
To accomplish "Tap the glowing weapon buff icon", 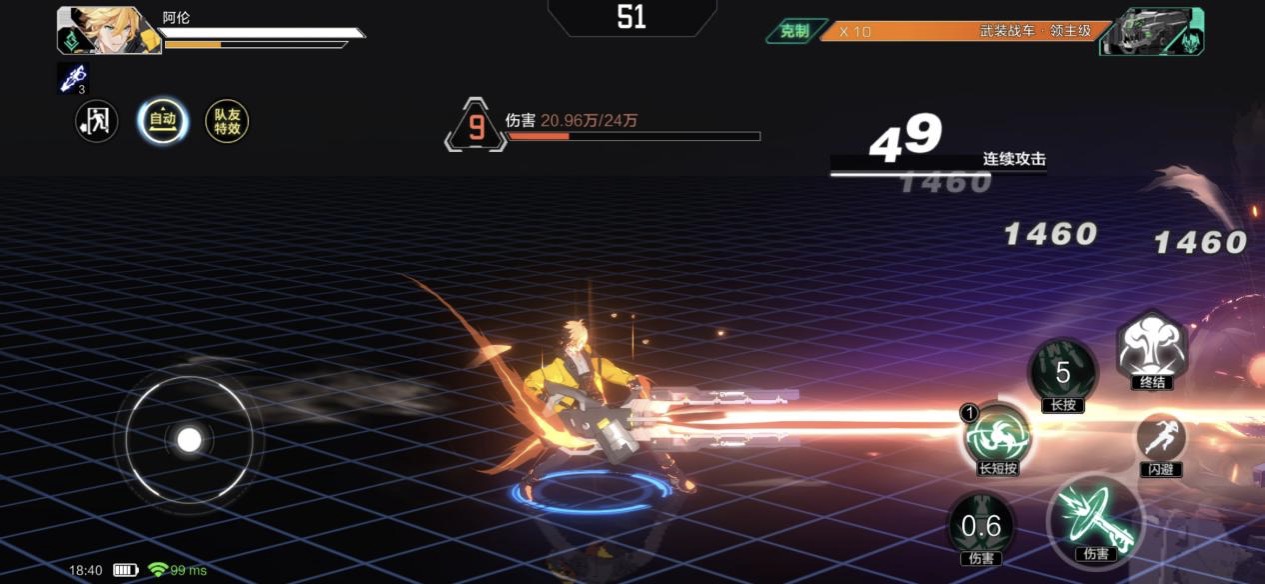I will tap(73, 78).
